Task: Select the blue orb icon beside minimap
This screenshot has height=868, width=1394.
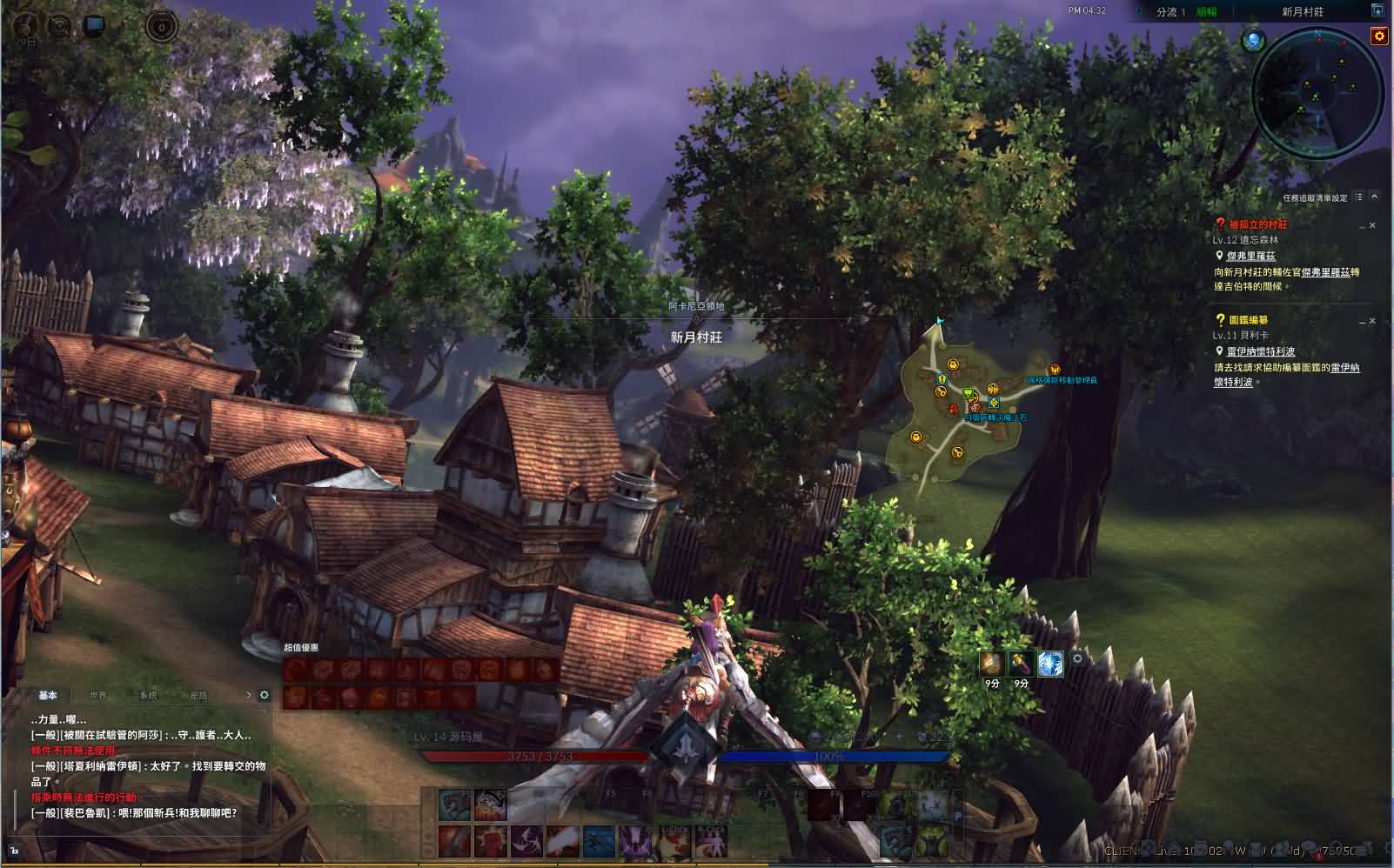Action: click(1253, 40)
